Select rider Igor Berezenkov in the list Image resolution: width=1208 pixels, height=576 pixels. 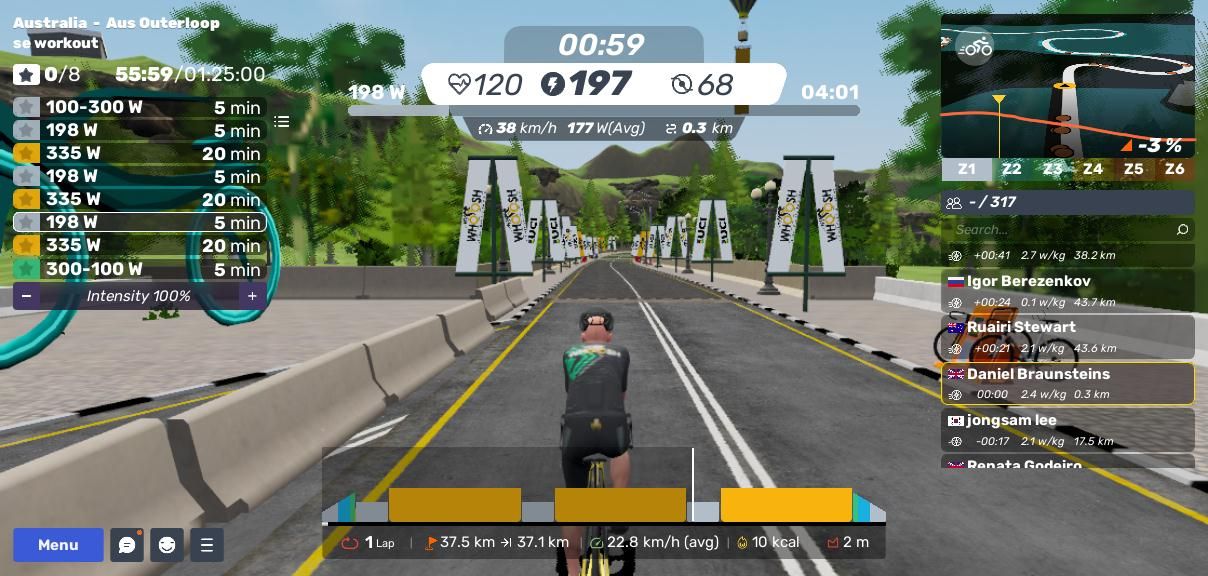point(1067,291)
